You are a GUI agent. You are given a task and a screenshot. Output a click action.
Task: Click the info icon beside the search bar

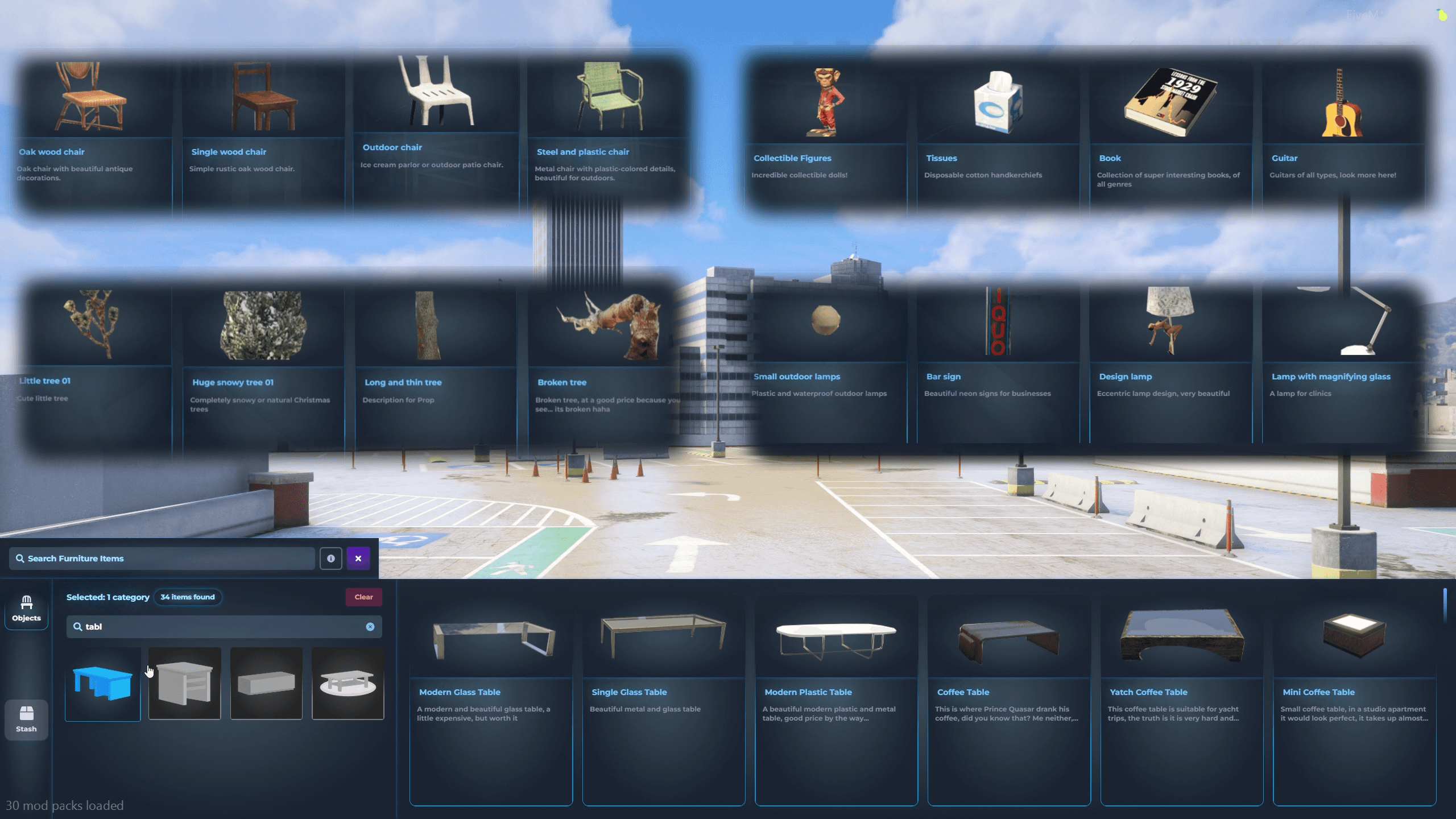pyautogui.click(x=331, y=558)
